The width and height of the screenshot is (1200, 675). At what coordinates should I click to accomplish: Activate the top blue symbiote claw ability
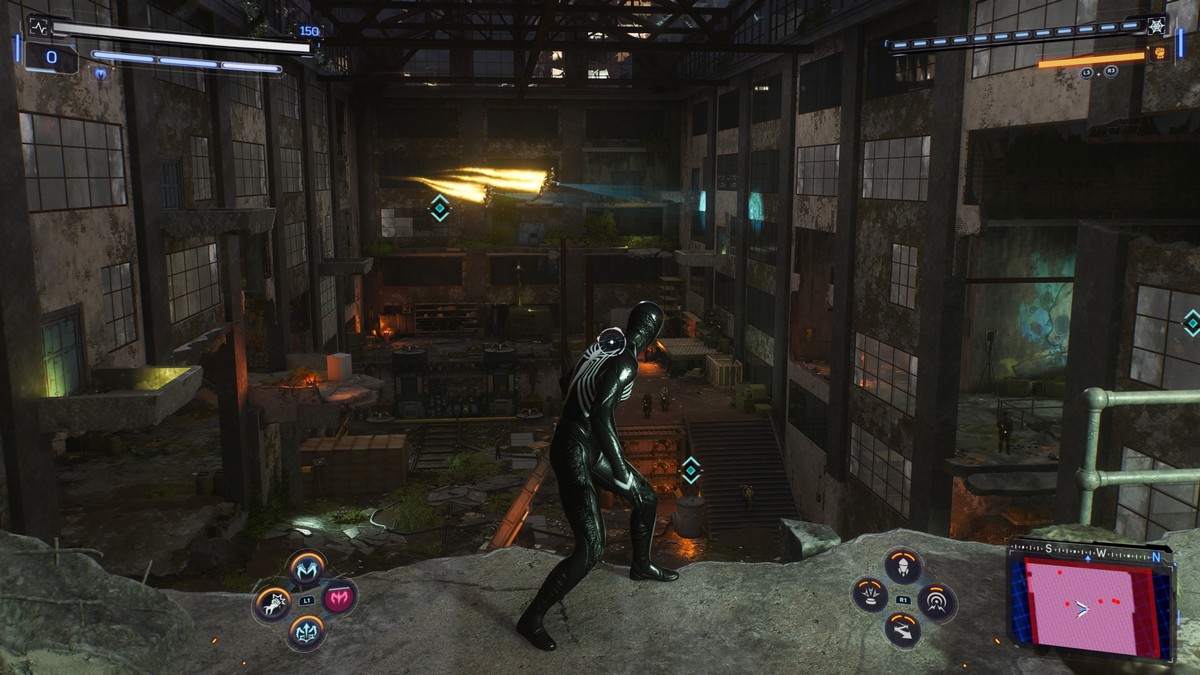tap(307, 568)
